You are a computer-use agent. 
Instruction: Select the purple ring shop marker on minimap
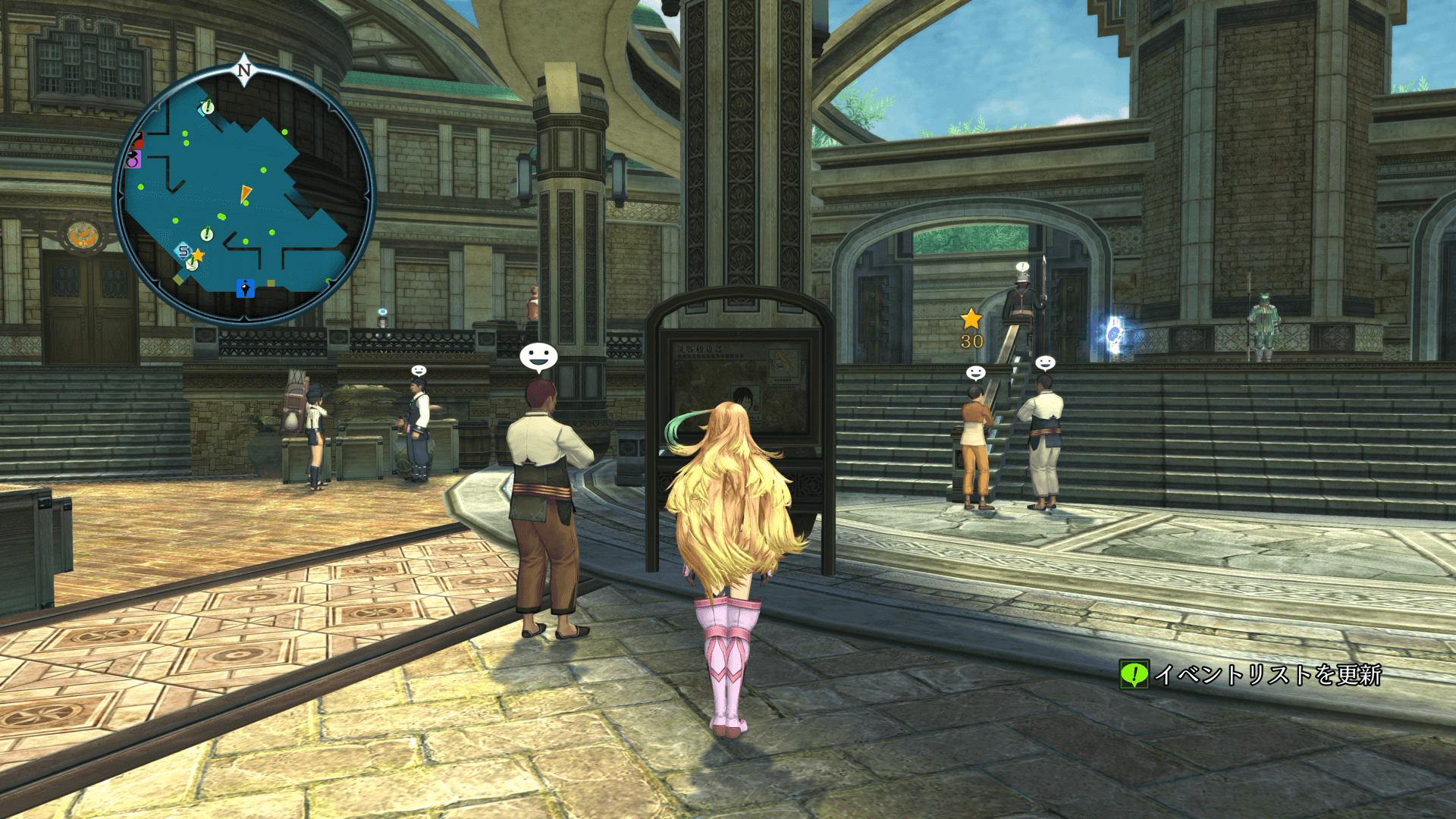click(134, 160)
